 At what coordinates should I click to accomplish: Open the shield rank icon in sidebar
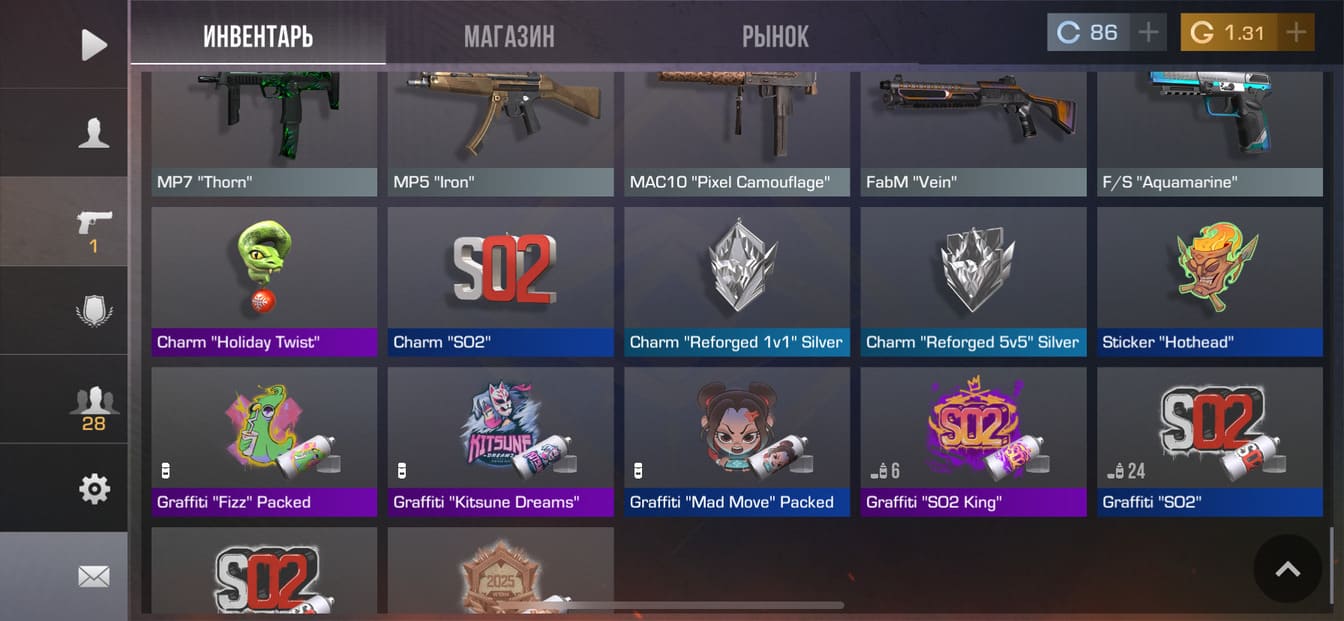tap(93, 311)
